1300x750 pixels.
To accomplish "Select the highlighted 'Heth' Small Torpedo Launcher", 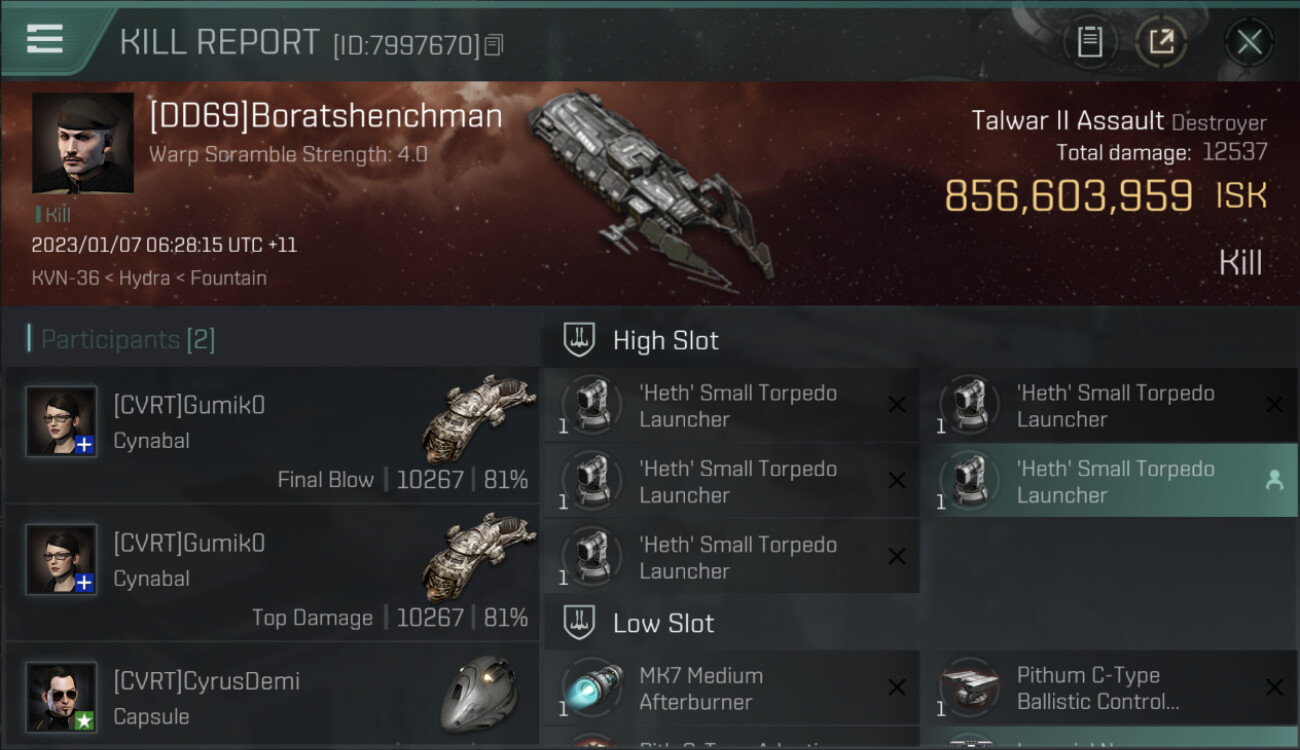I will [x=1113, y=481].
